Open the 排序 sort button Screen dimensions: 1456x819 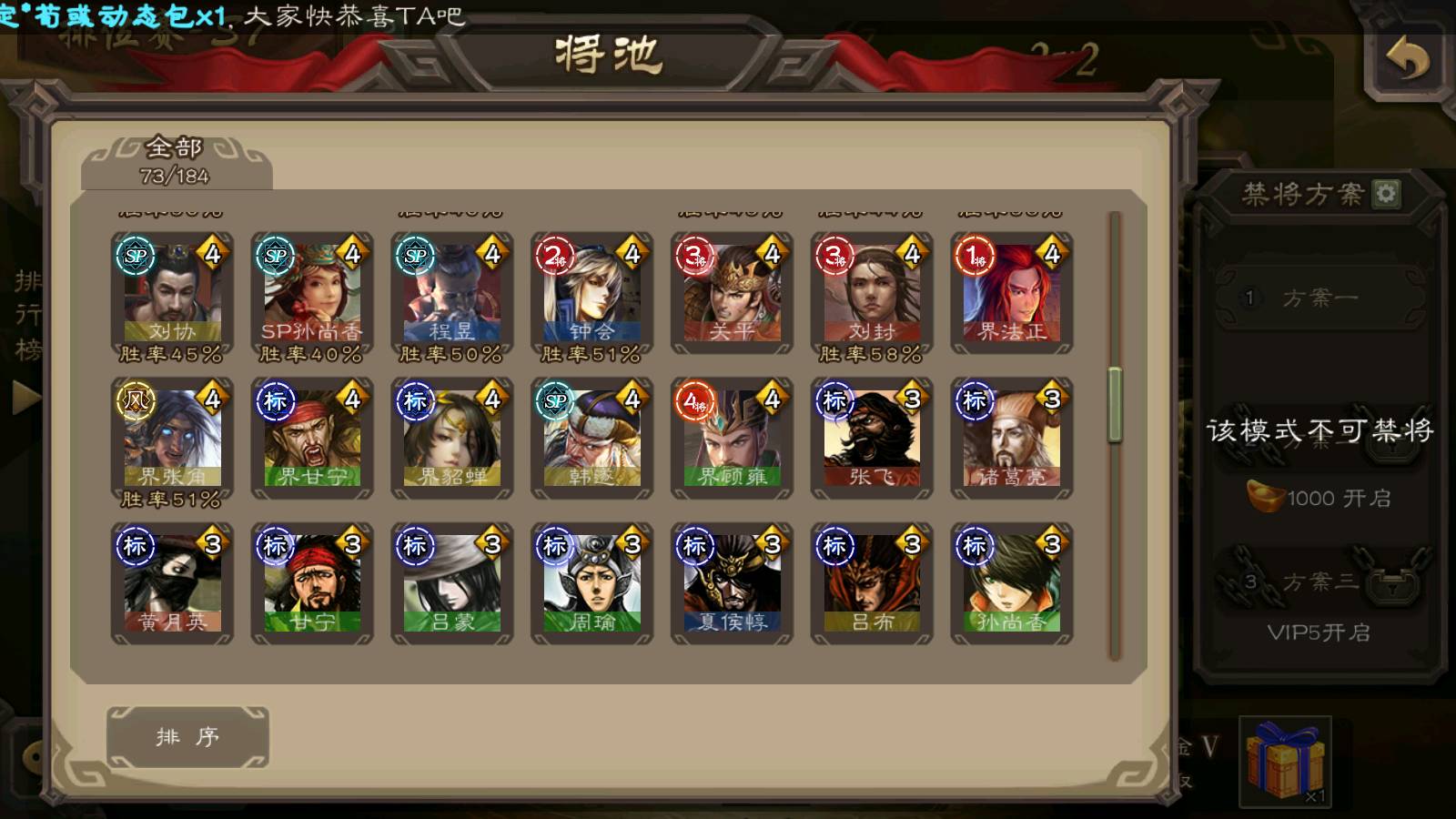(187, 736)
